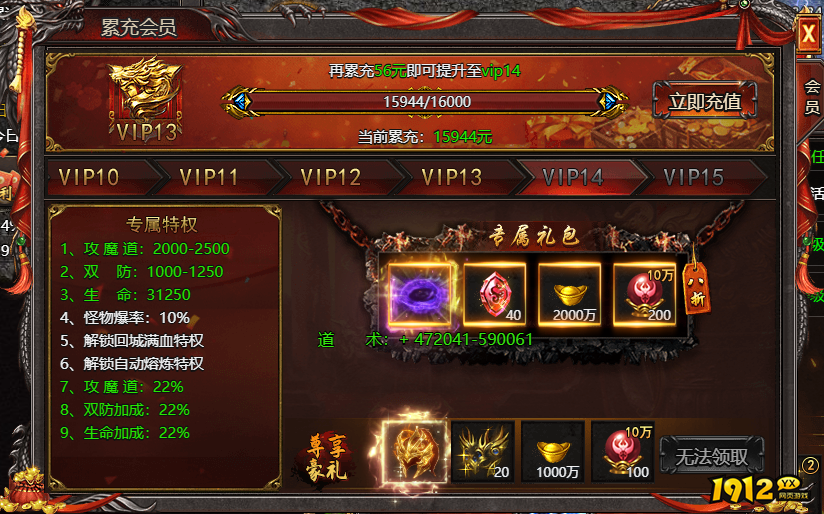This screenshot has width=824, height=514.
Task: Show the VIP13 tab
Action: coord(452,178)
